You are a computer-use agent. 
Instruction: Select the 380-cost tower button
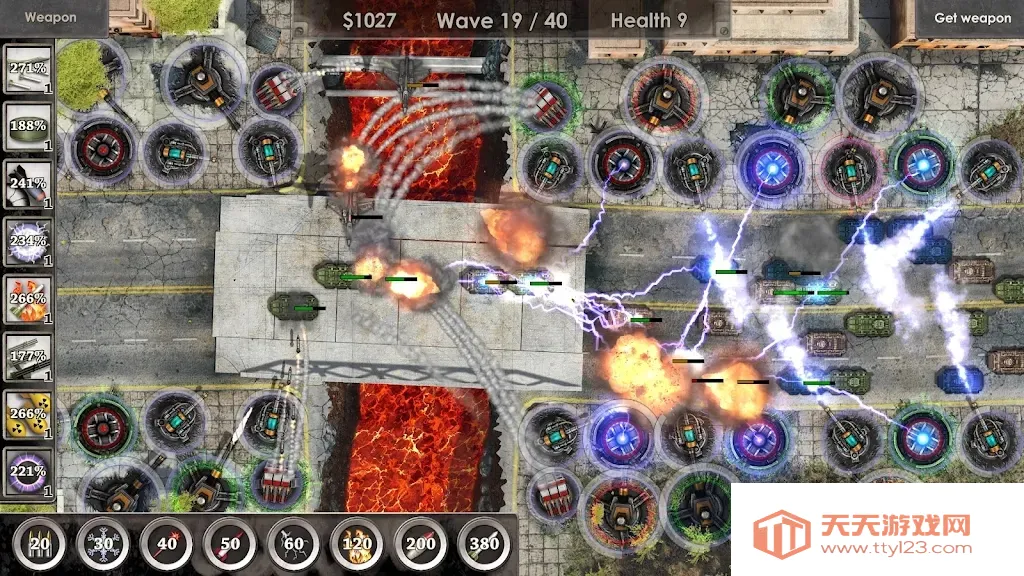point(483,544)
